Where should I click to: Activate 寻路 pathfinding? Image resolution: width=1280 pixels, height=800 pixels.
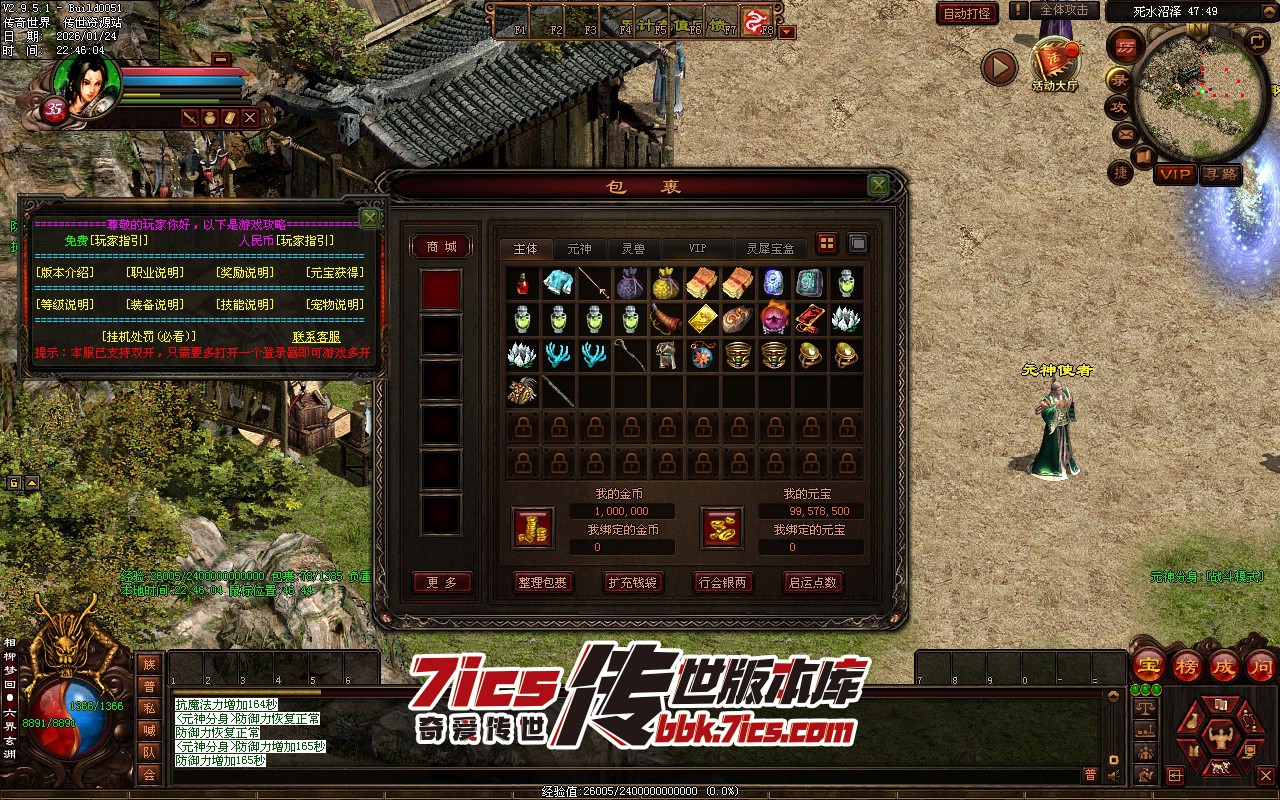click(1220, 174)
